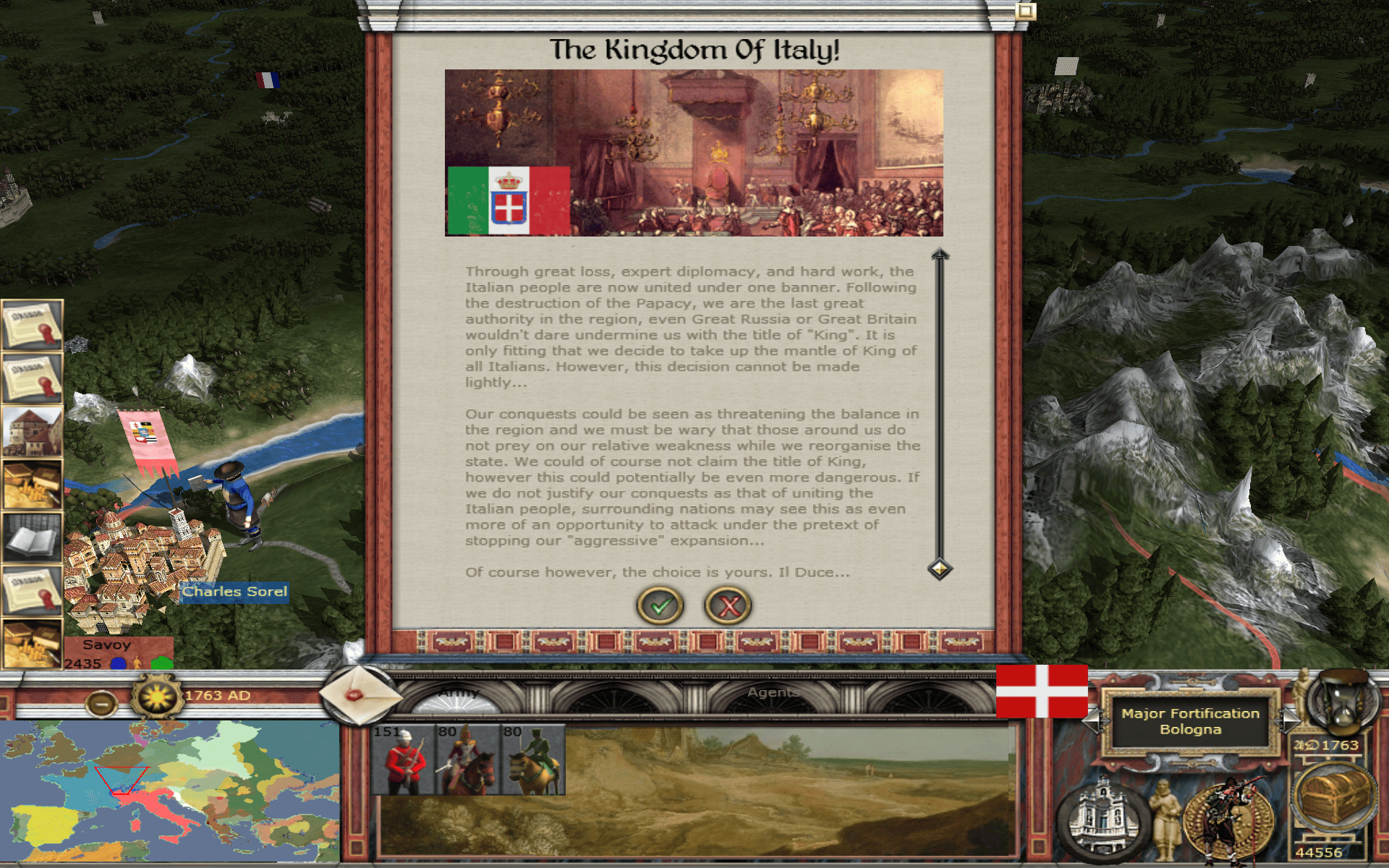The width and height of the screenshot is (1389, 868).
Task: Select the 151-man red-coat infantry unit card
Action: 402,759
